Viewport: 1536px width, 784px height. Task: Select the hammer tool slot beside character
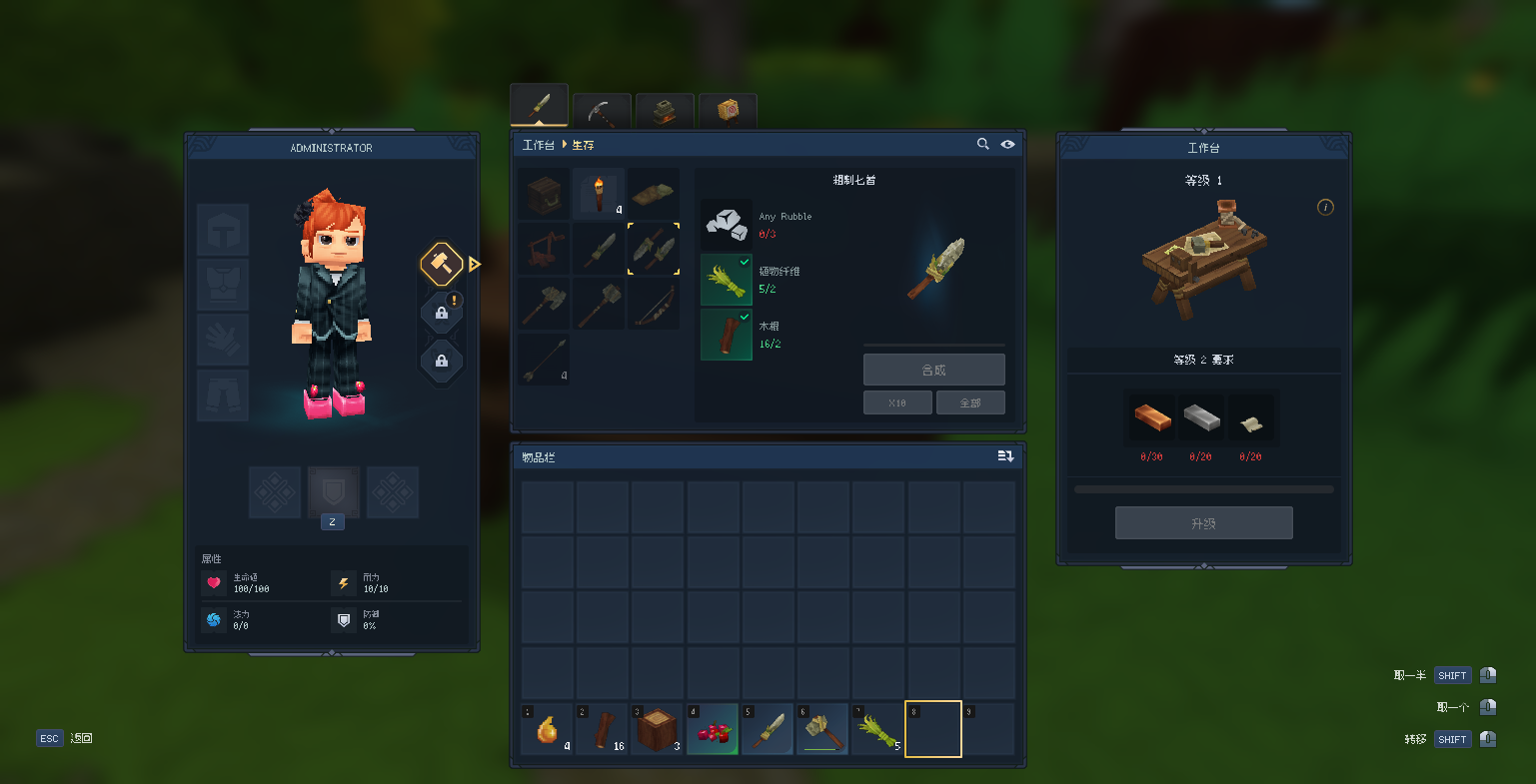(441, 265)
